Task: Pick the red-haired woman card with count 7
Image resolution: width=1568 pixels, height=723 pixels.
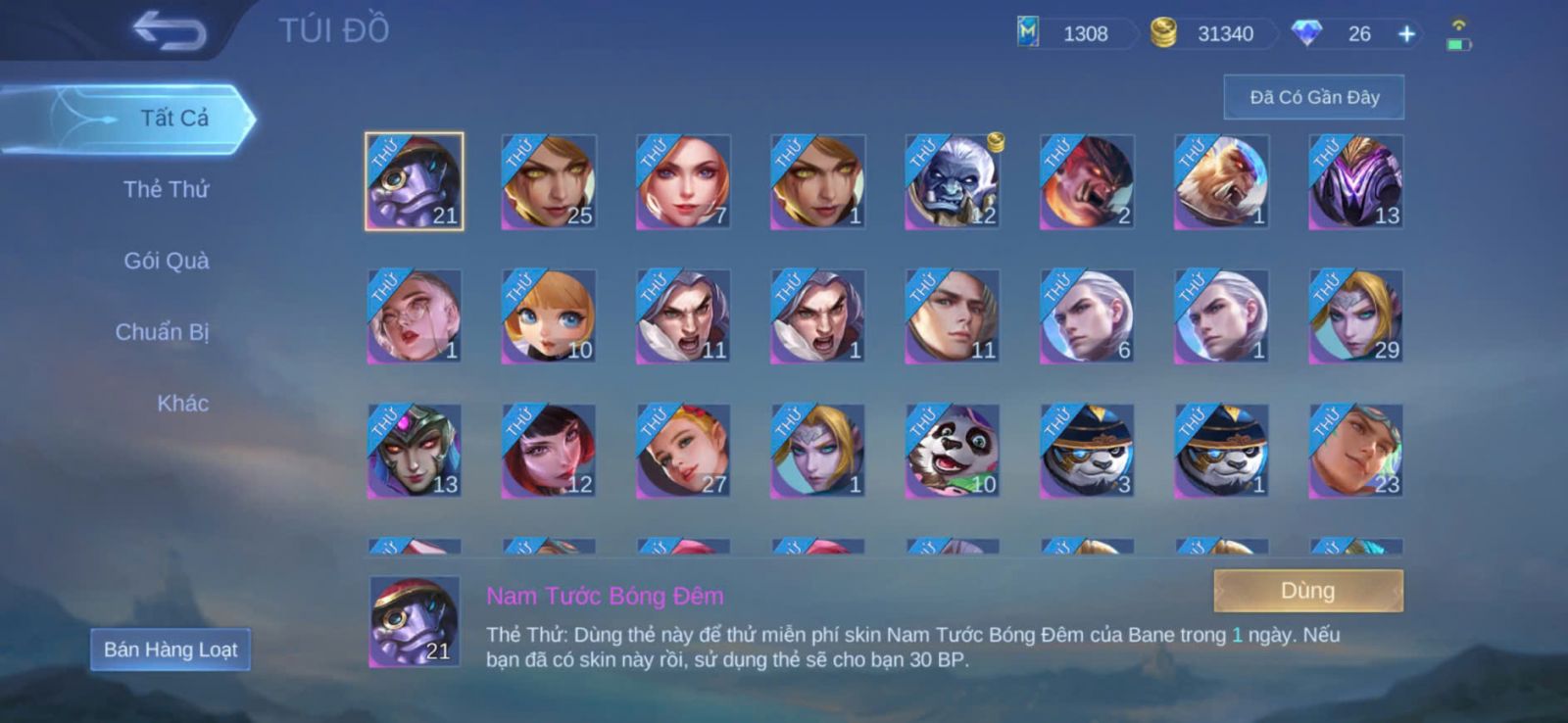Action: click(683, 182)
